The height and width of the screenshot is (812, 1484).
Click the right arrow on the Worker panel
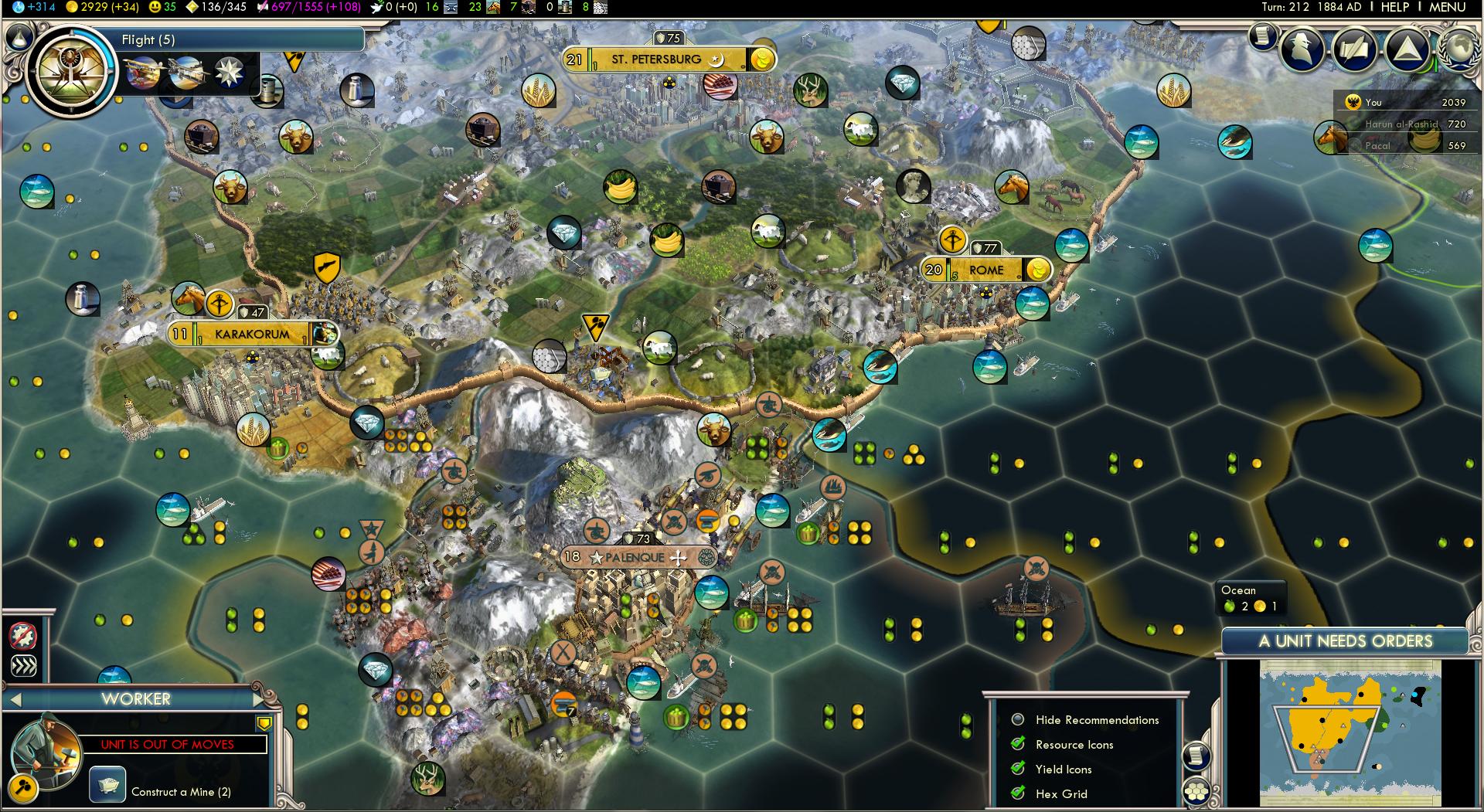pos(258,700)
